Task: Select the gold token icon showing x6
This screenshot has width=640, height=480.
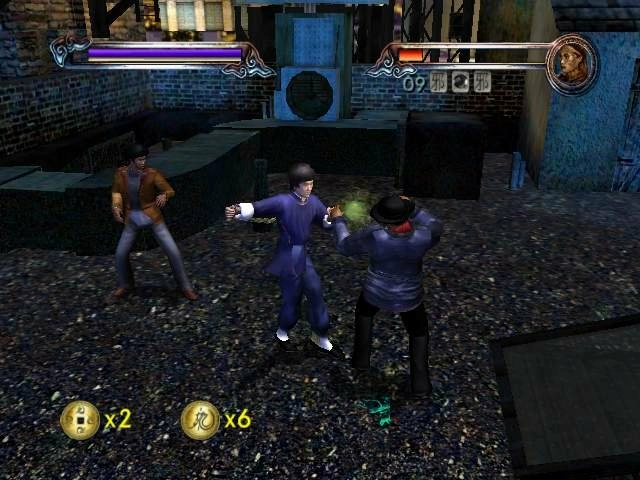Action: click(x=200, y=420)
